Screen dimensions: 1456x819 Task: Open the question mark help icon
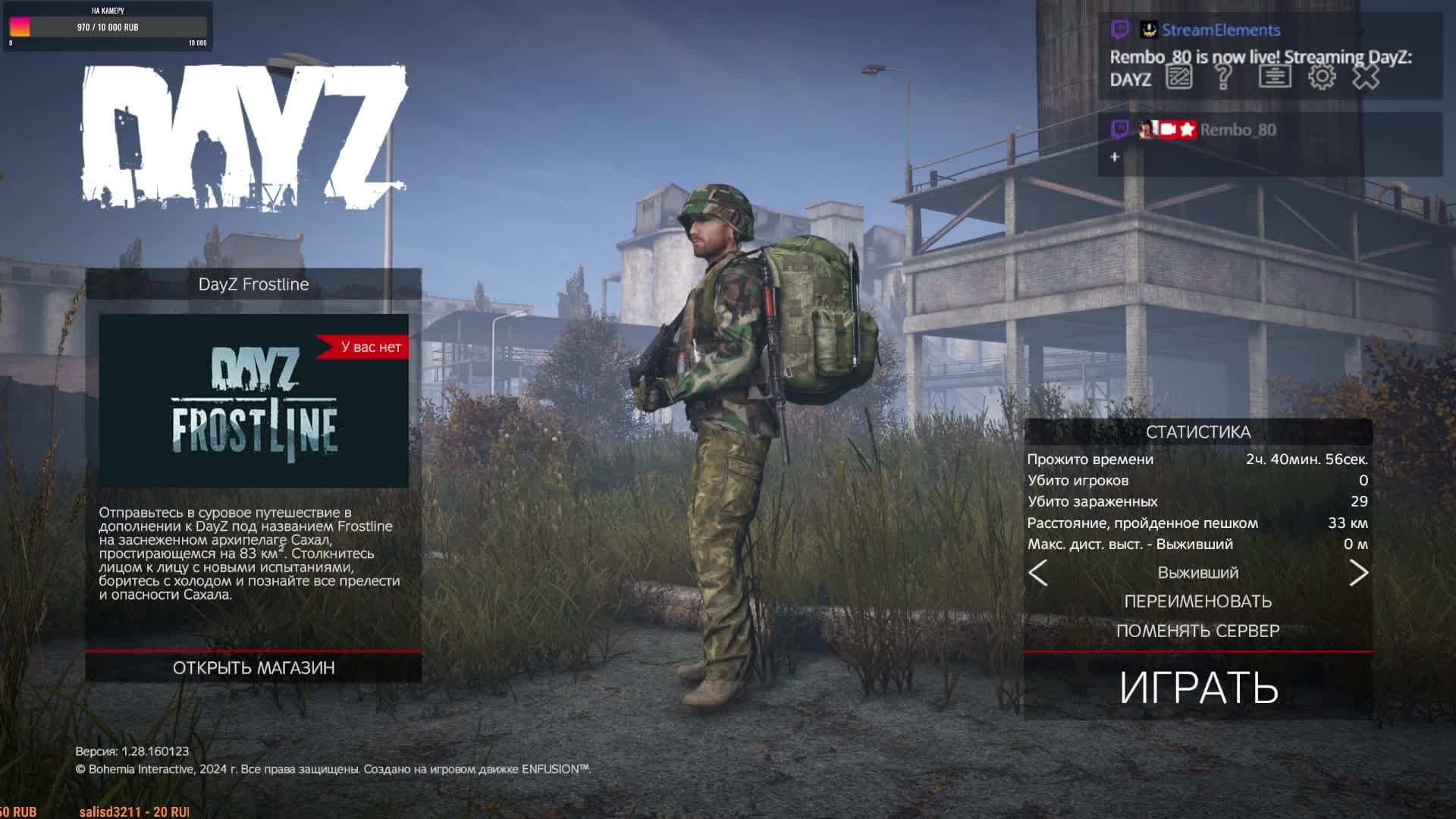click(x=1223, y=77)
